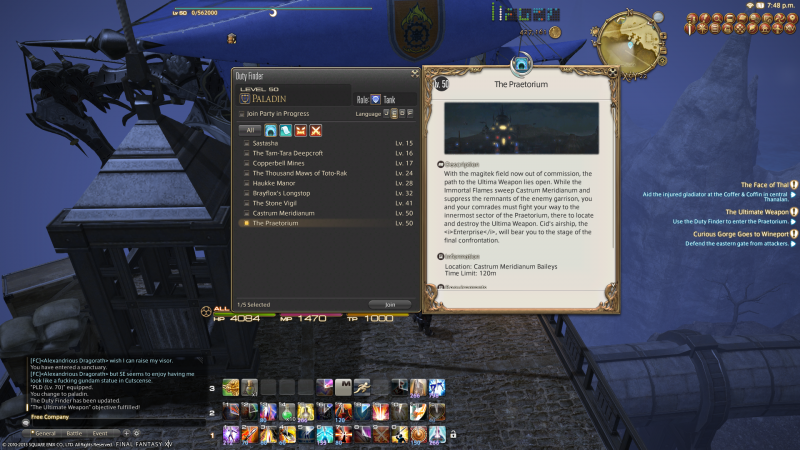Toggle Join Party in Progress checkbox
The image size is (800, 450).
[241, 114]
